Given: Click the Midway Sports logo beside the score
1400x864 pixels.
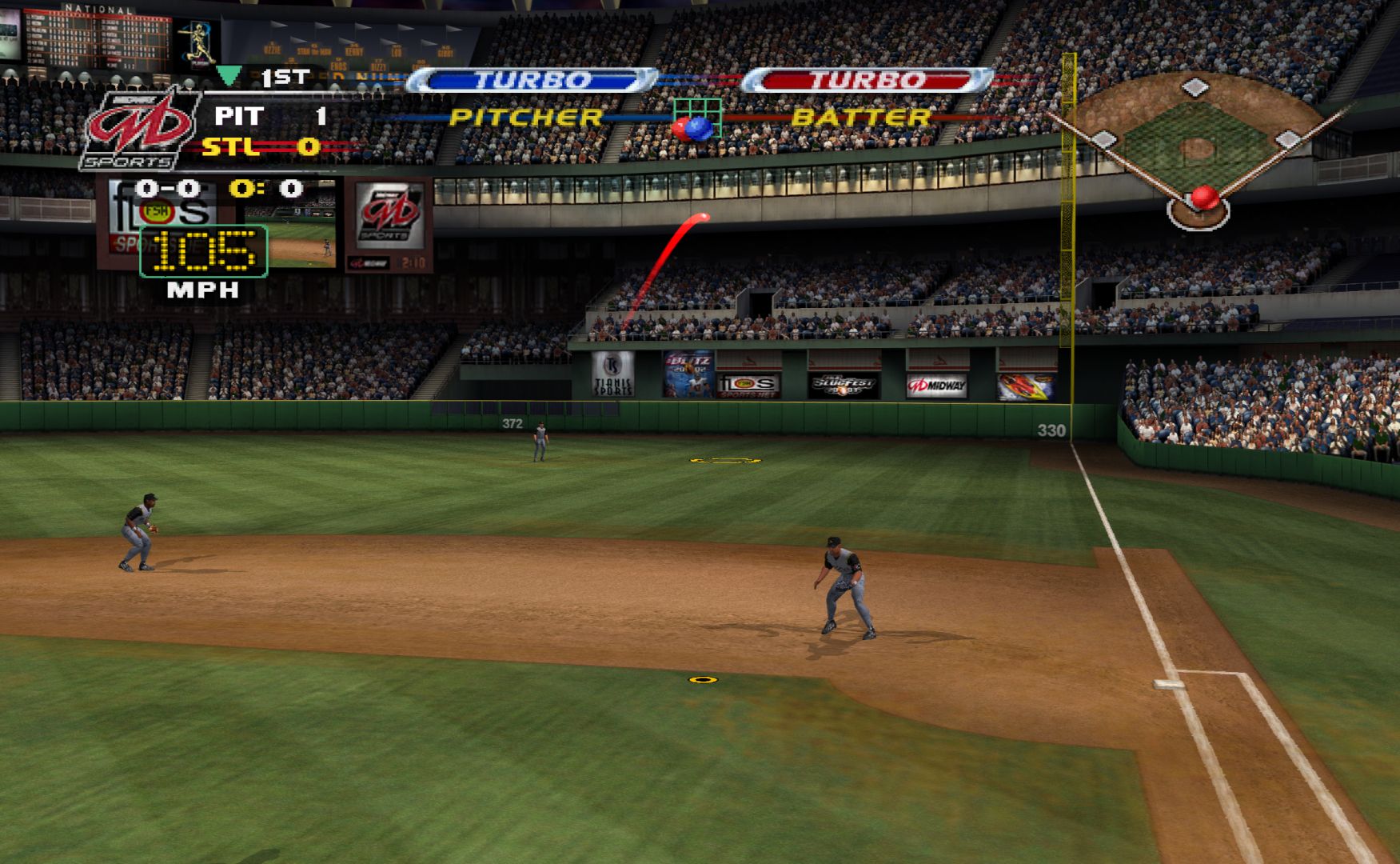Looking at the screenshot, I should coord(141,130).
